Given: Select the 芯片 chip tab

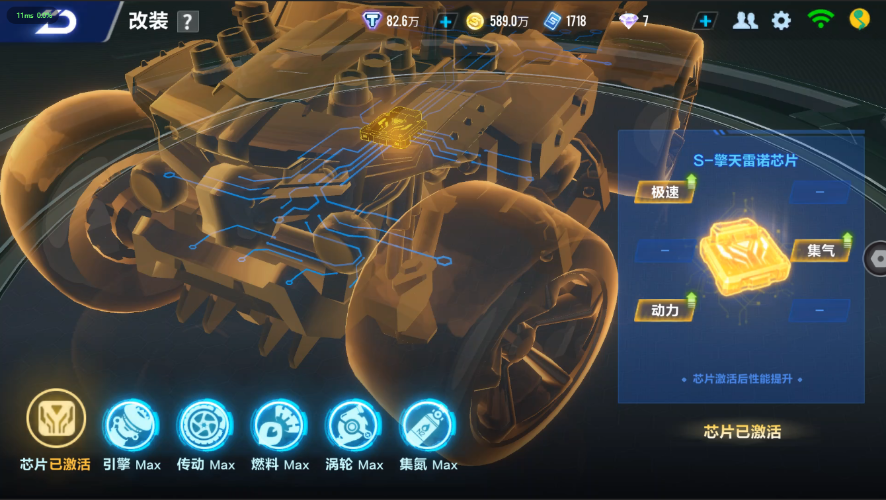Looking at the screenshot, I should coord(56,421).
